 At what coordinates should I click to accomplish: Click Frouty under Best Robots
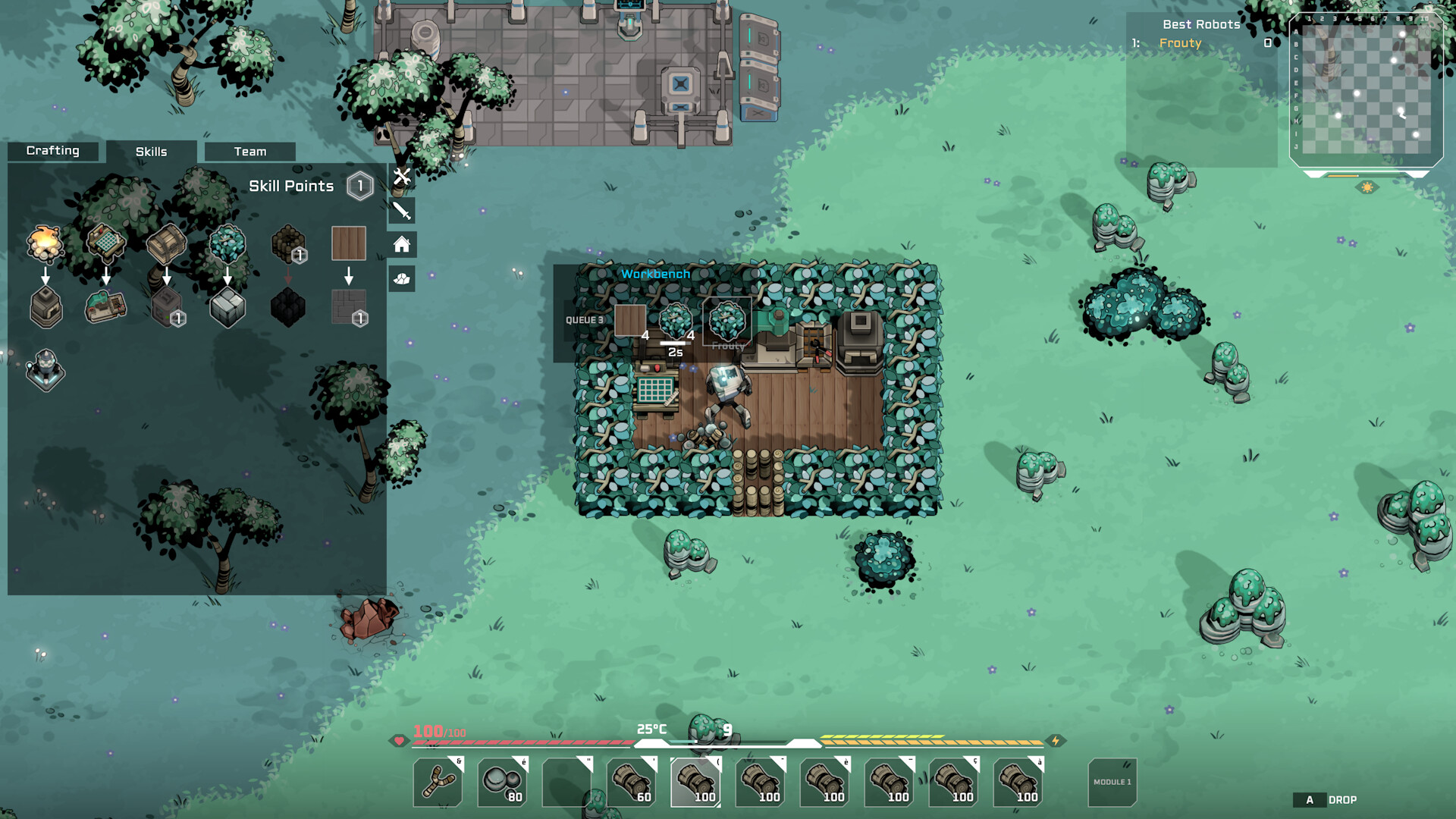1180,43
